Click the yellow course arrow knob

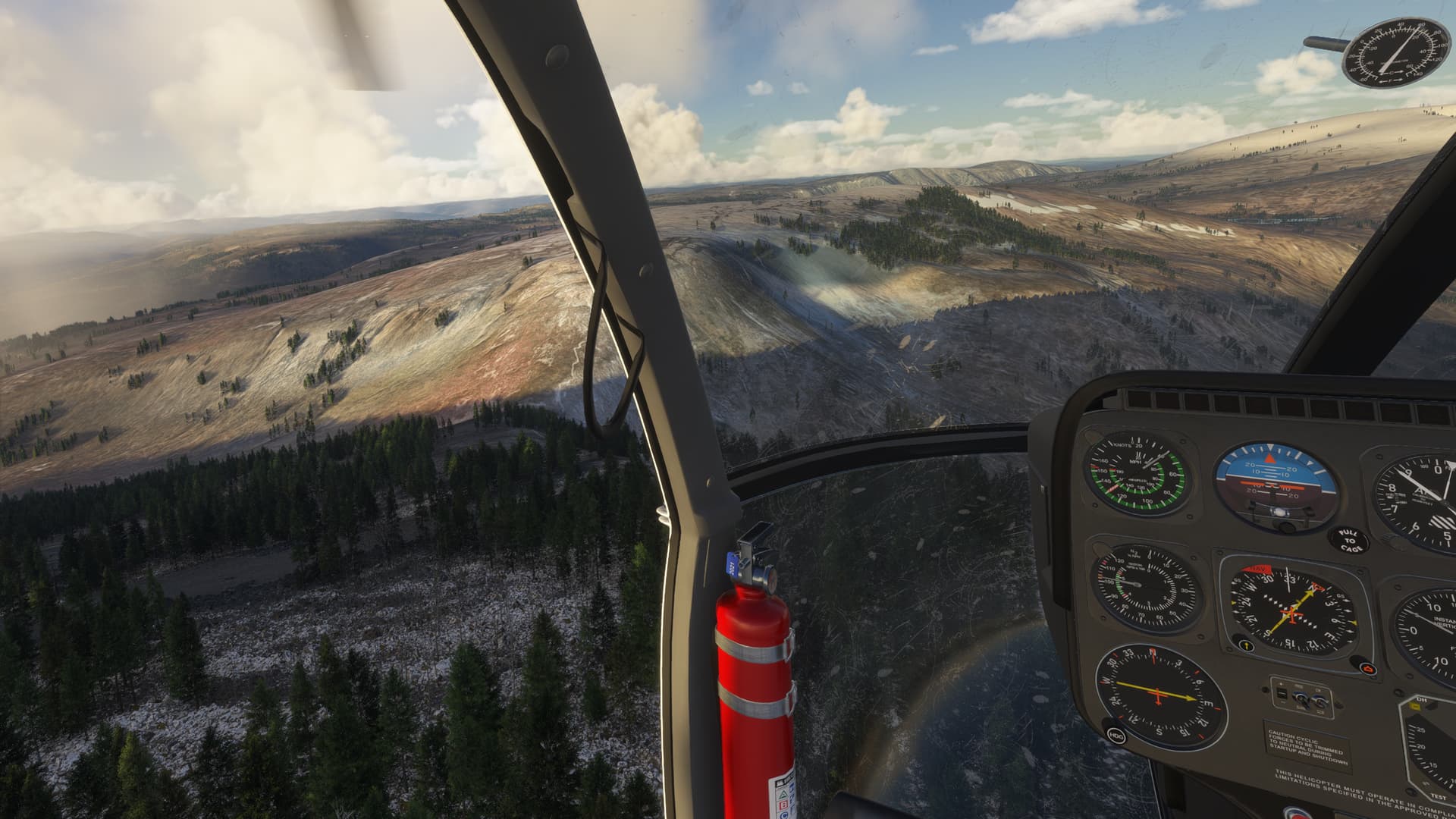(1245, 646)
